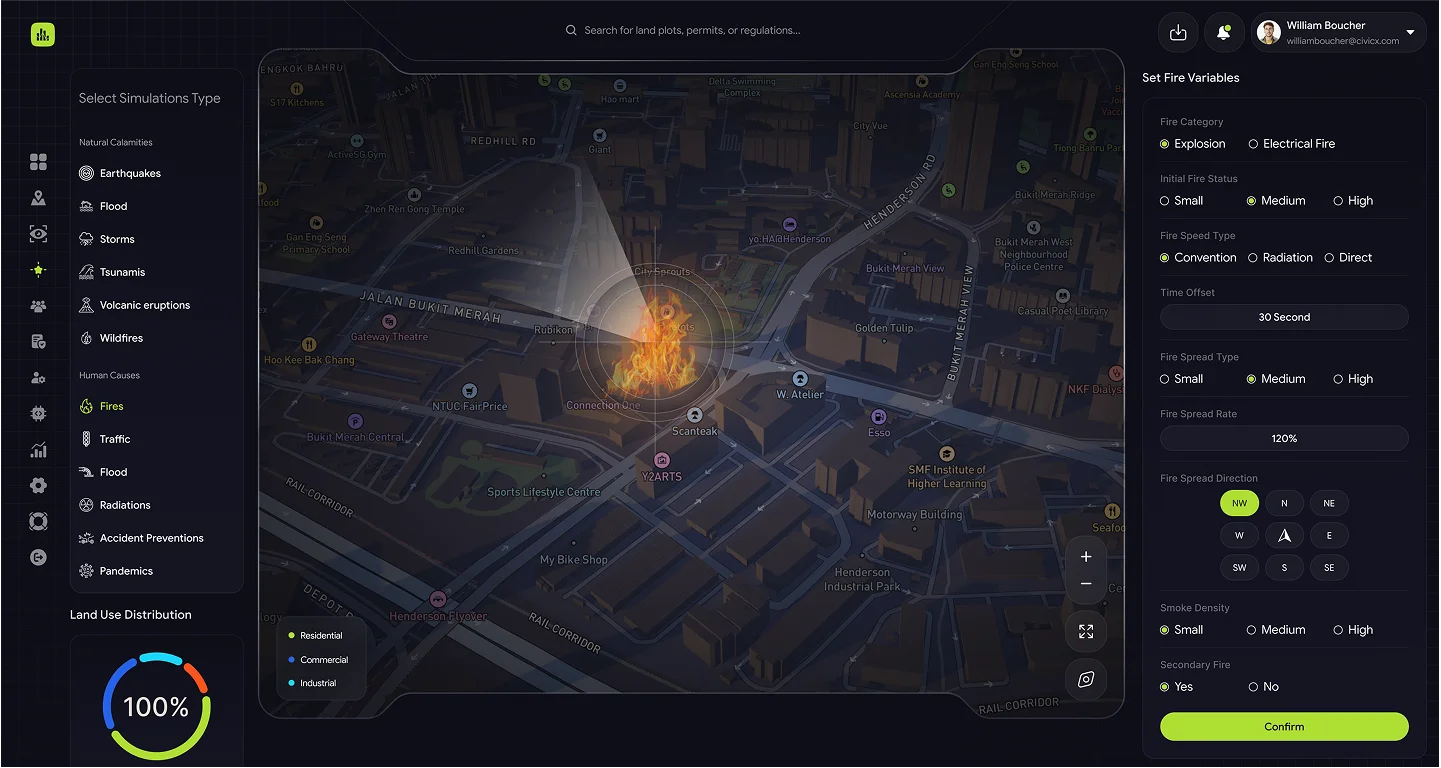Confirm the fire variables
This screenshot has height=768, width=1441.
1284,727
